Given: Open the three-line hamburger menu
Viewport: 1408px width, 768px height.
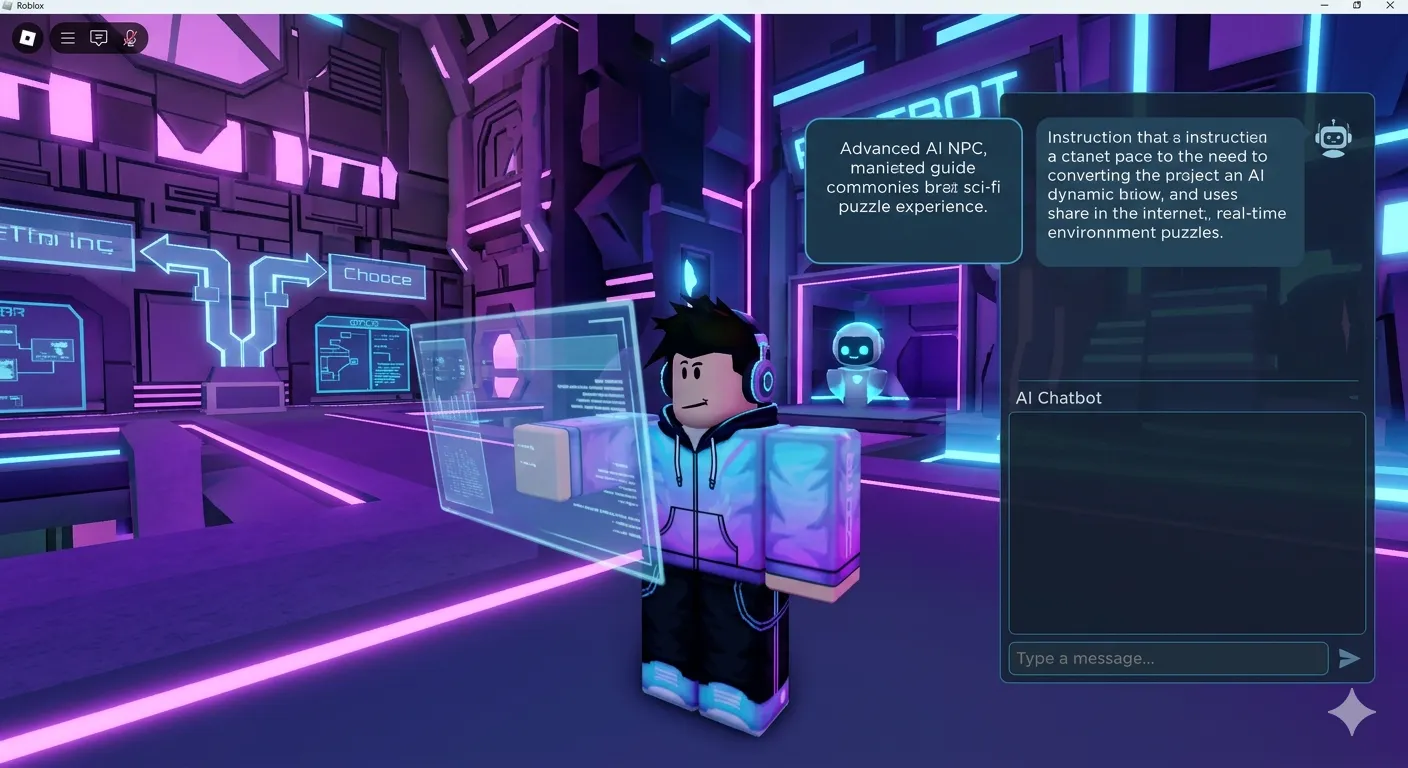Looking at the screenshot, I should pos(68,39).
